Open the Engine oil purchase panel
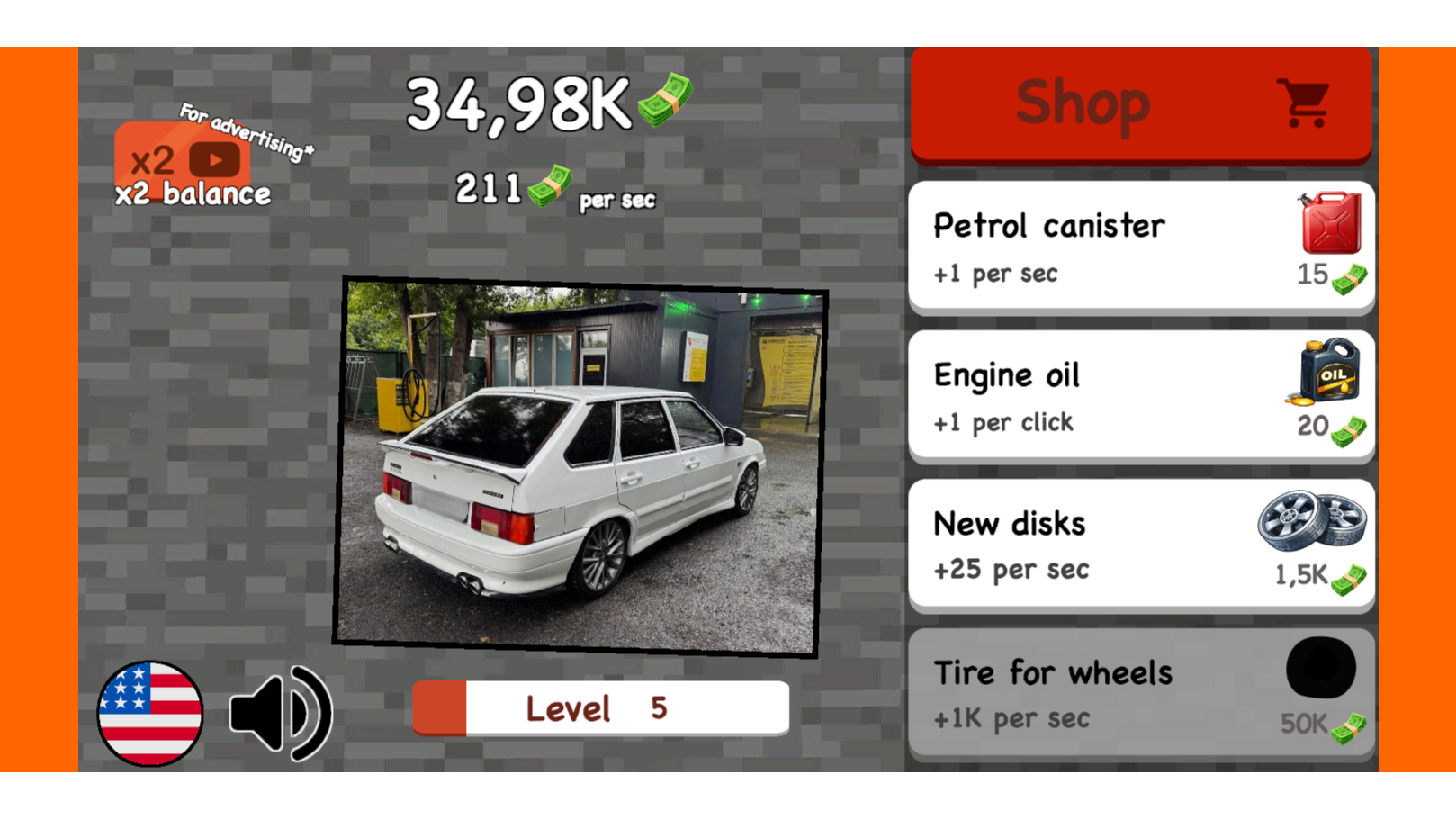The height and width of the screenshot is (819, 1456). click(x=1139, y=396)
